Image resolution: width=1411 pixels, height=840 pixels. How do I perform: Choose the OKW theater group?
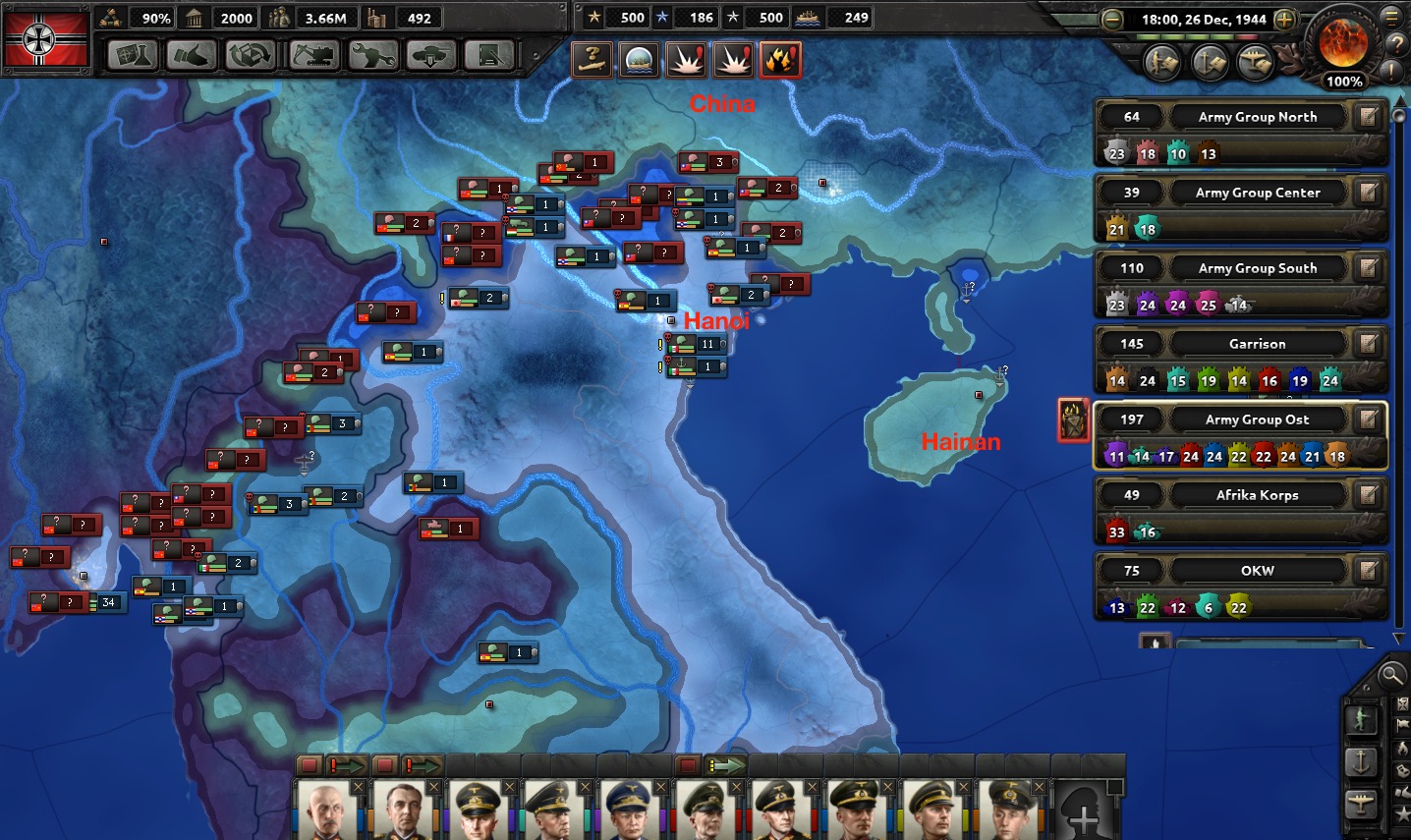[1257, 571]
